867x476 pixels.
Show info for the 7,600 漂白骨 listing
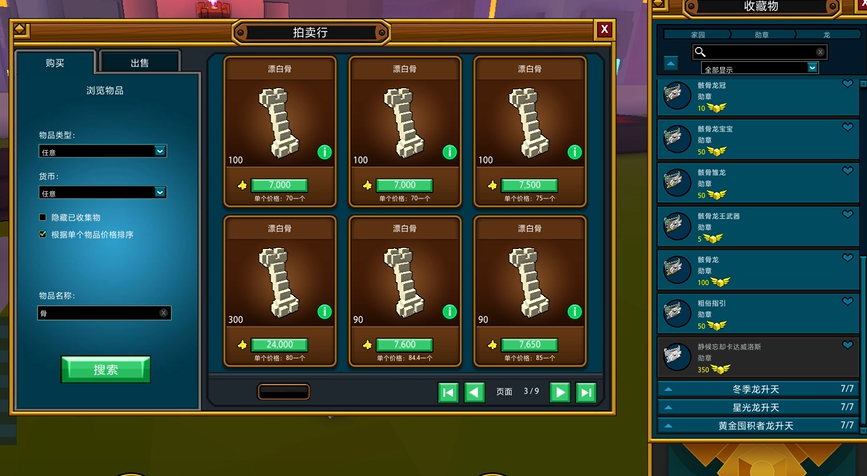click(x=449, y=312)
